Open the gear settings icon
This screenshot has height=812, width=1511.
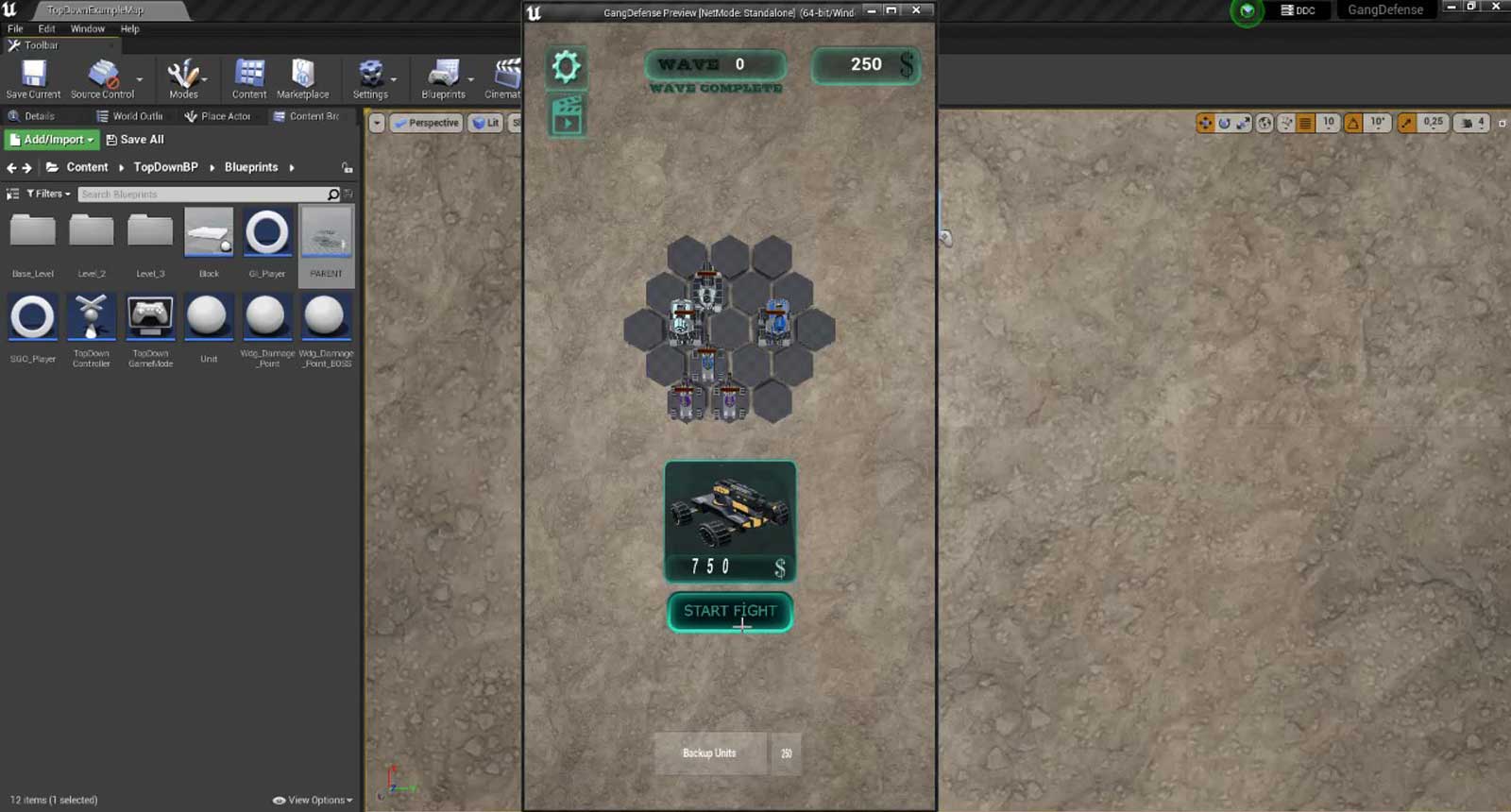tap(566, 67)
